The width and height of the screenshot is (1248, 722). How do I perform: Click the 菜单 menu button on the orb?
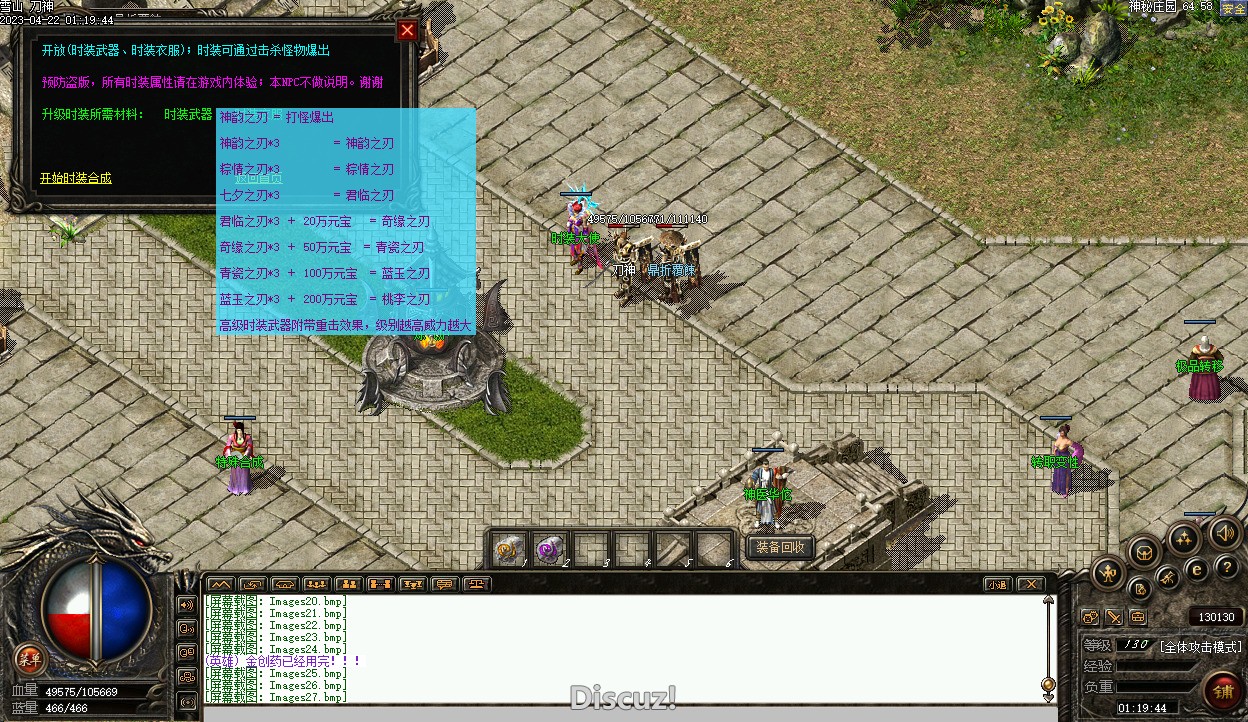pyautogui.click(x=30, y=658)
